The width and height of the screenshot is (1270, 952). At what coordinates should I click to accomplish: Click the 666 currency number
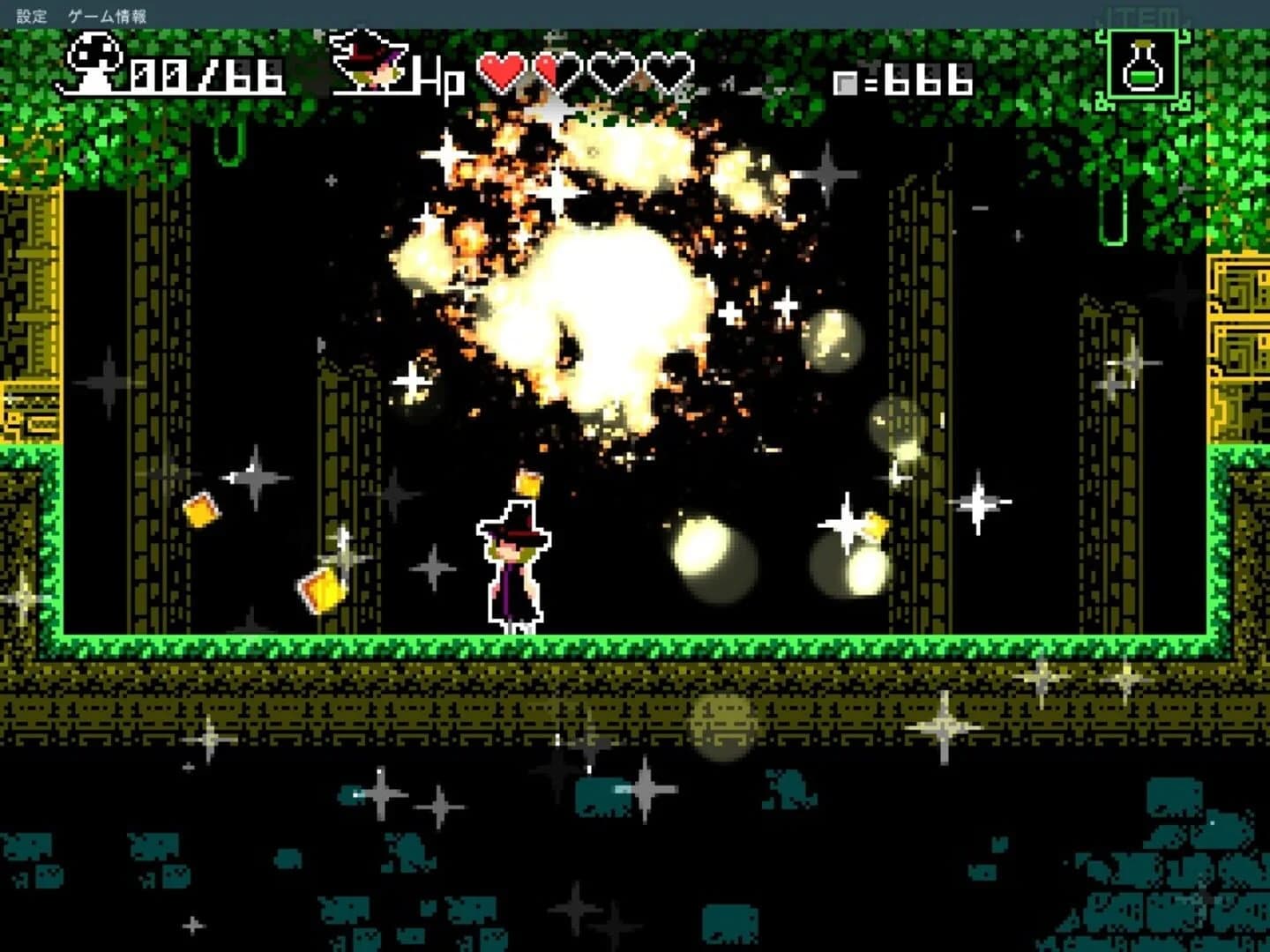click(926, 81)
